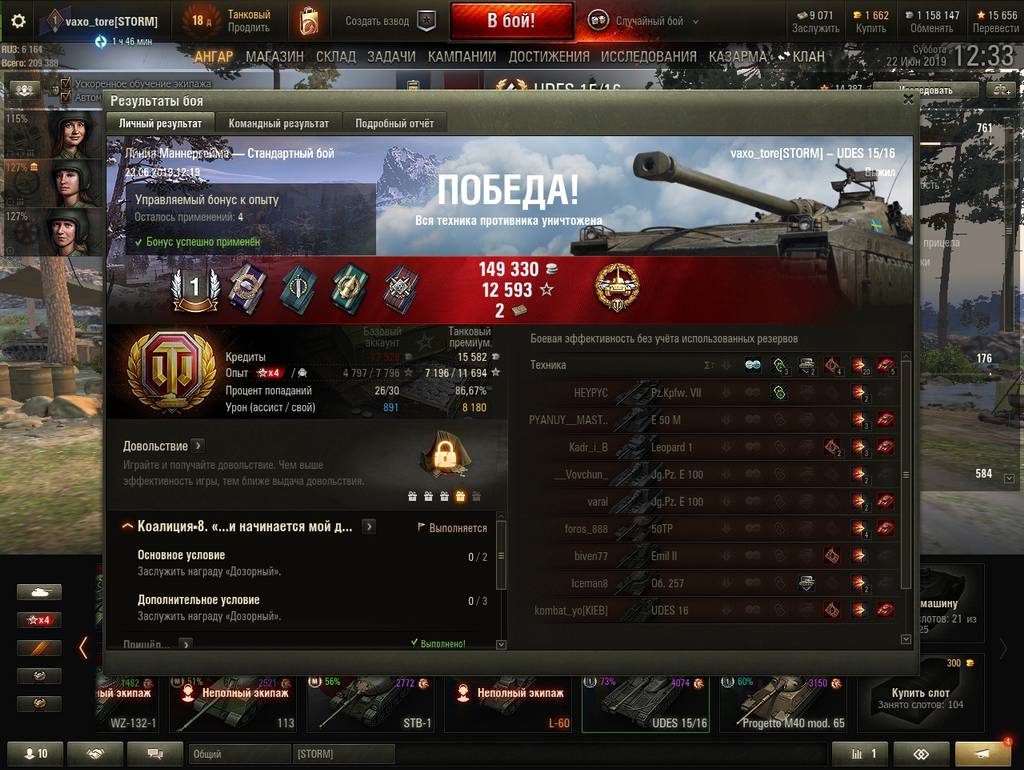Switch to the «Командный результат» tab
The width and height of the screenshot is (1024, 770).
point(278,123)
